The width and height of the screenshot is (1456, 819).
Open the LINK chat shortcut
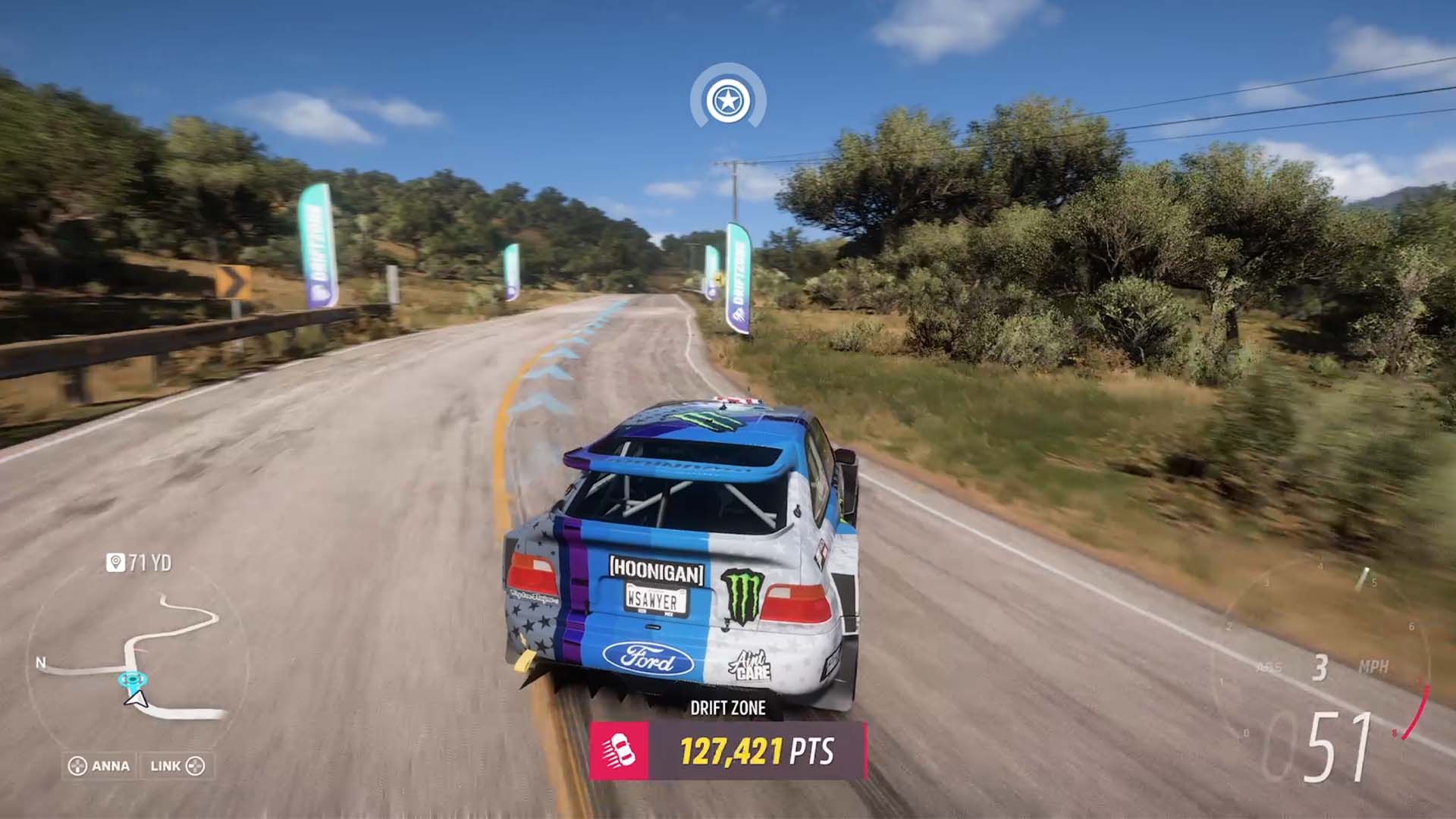pos(177,766)
